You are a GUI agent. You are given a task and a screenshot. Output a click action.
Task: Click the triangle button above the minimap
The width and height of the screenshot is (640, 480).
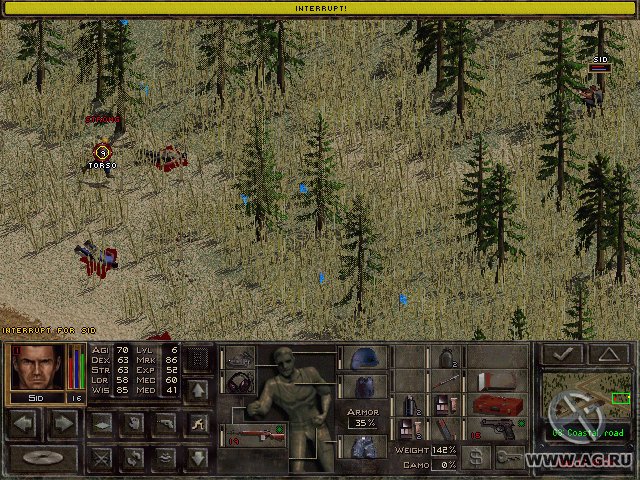pyautogui.click(x=609, y=353)
